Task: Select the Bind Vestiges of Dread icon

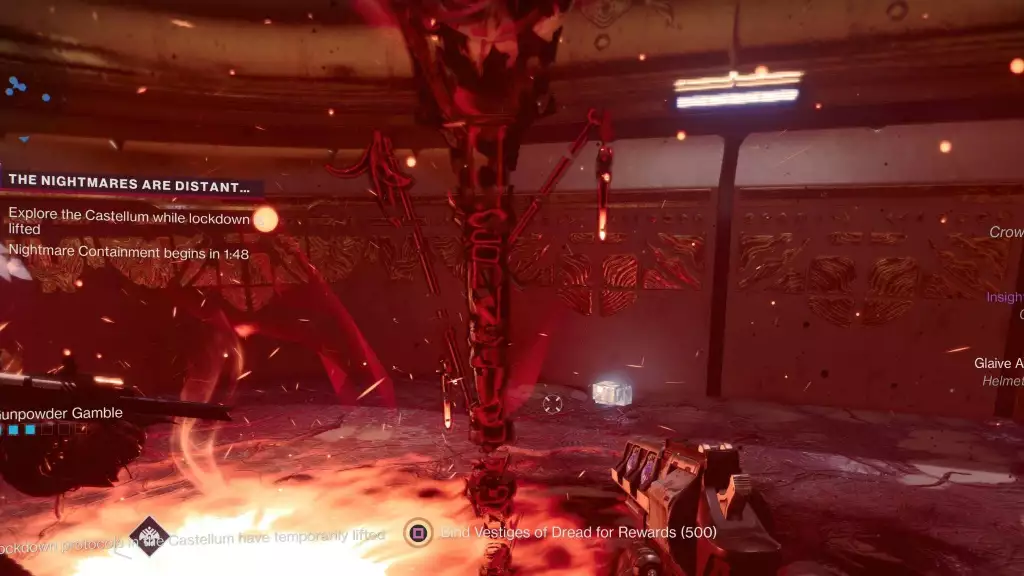Action: (x=418, y=532)
